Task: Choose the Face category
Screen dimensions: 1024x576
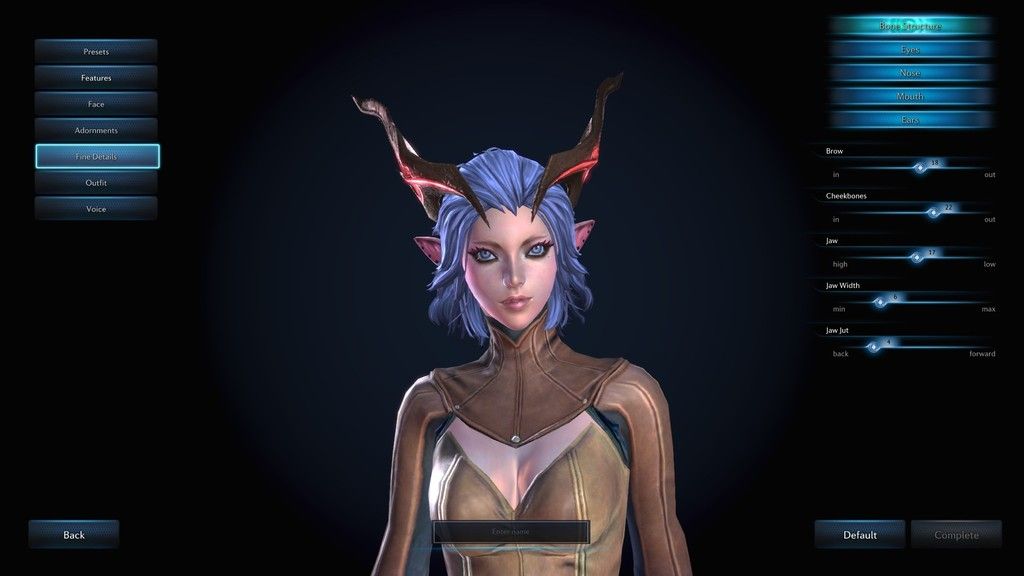Action: coord(96,104)
